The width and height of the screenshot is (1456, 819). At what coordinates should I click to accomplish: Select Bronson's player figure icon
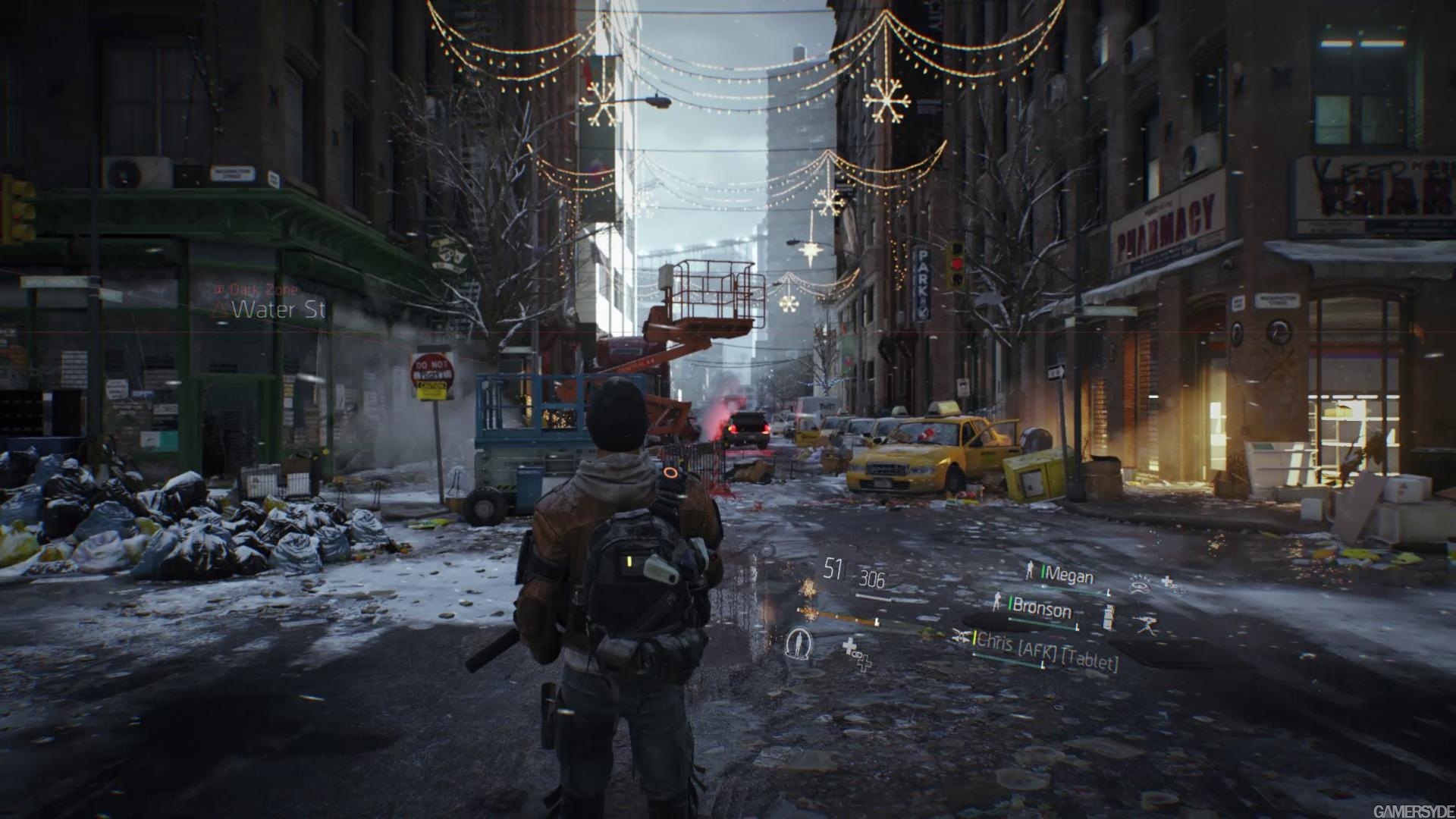(x=996, y=604)
